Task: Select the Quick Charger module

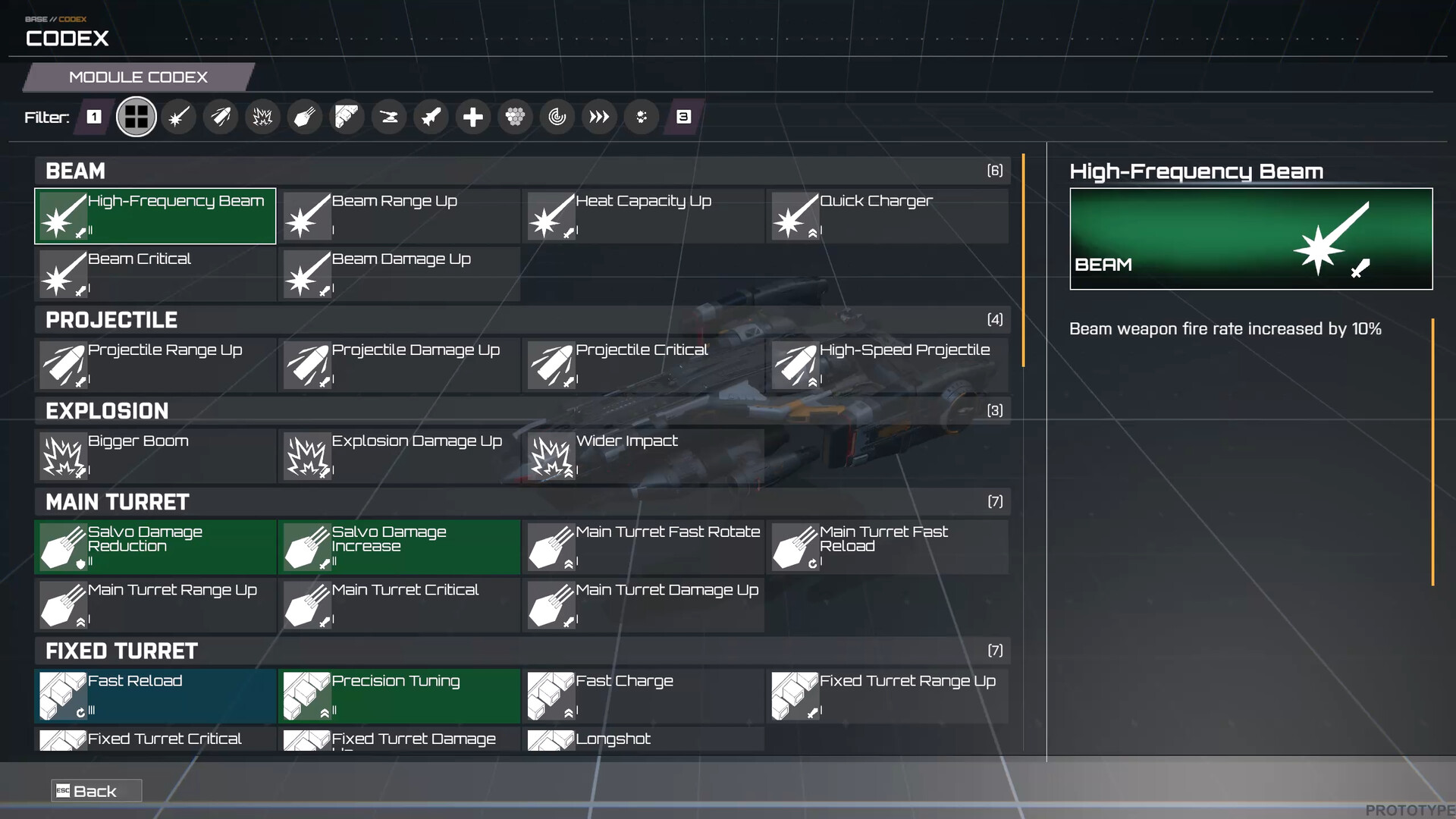Action: [887, 216]
